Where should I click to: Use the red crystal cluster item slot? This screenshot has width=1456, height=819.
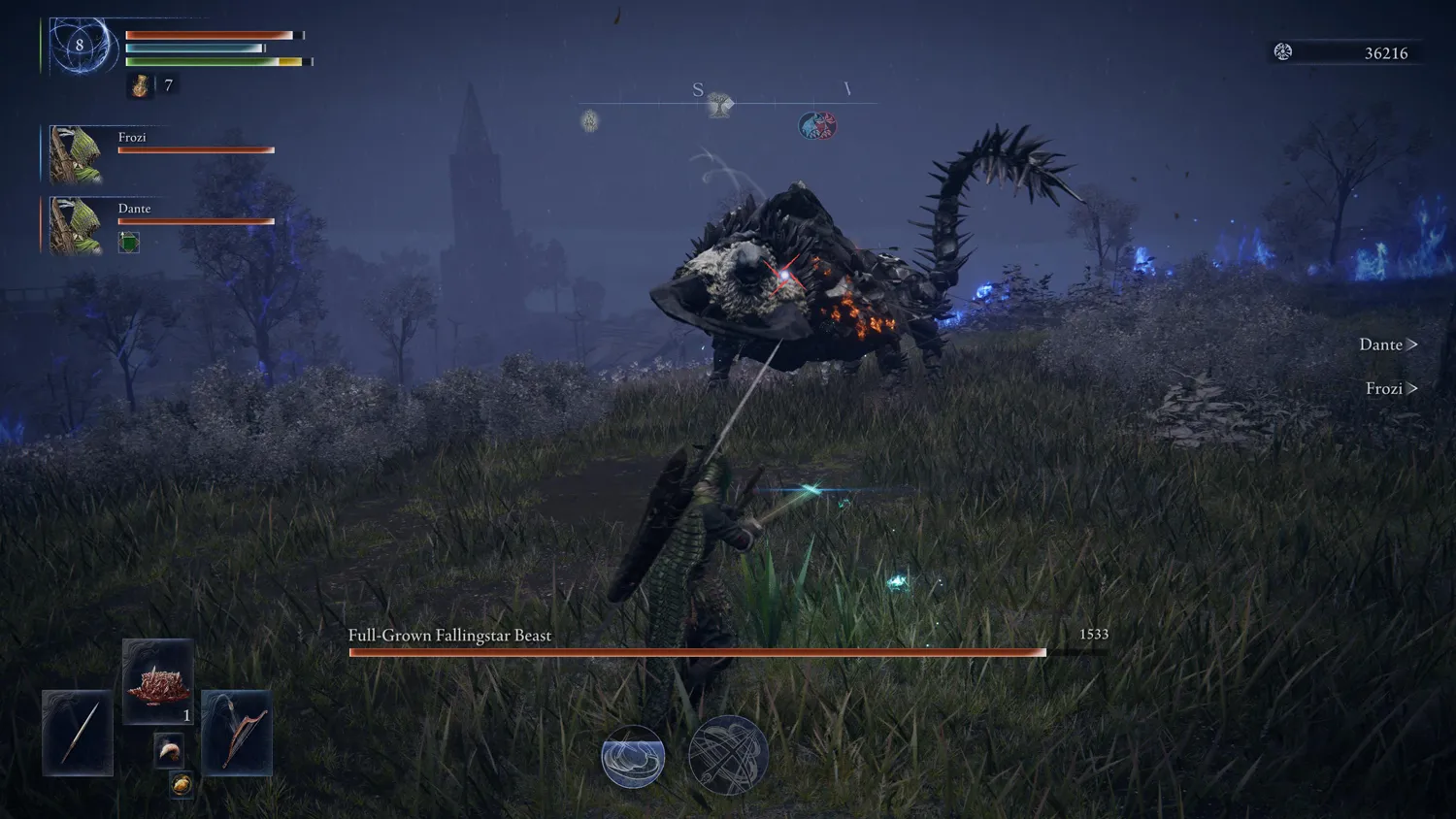tap(158, 682)
